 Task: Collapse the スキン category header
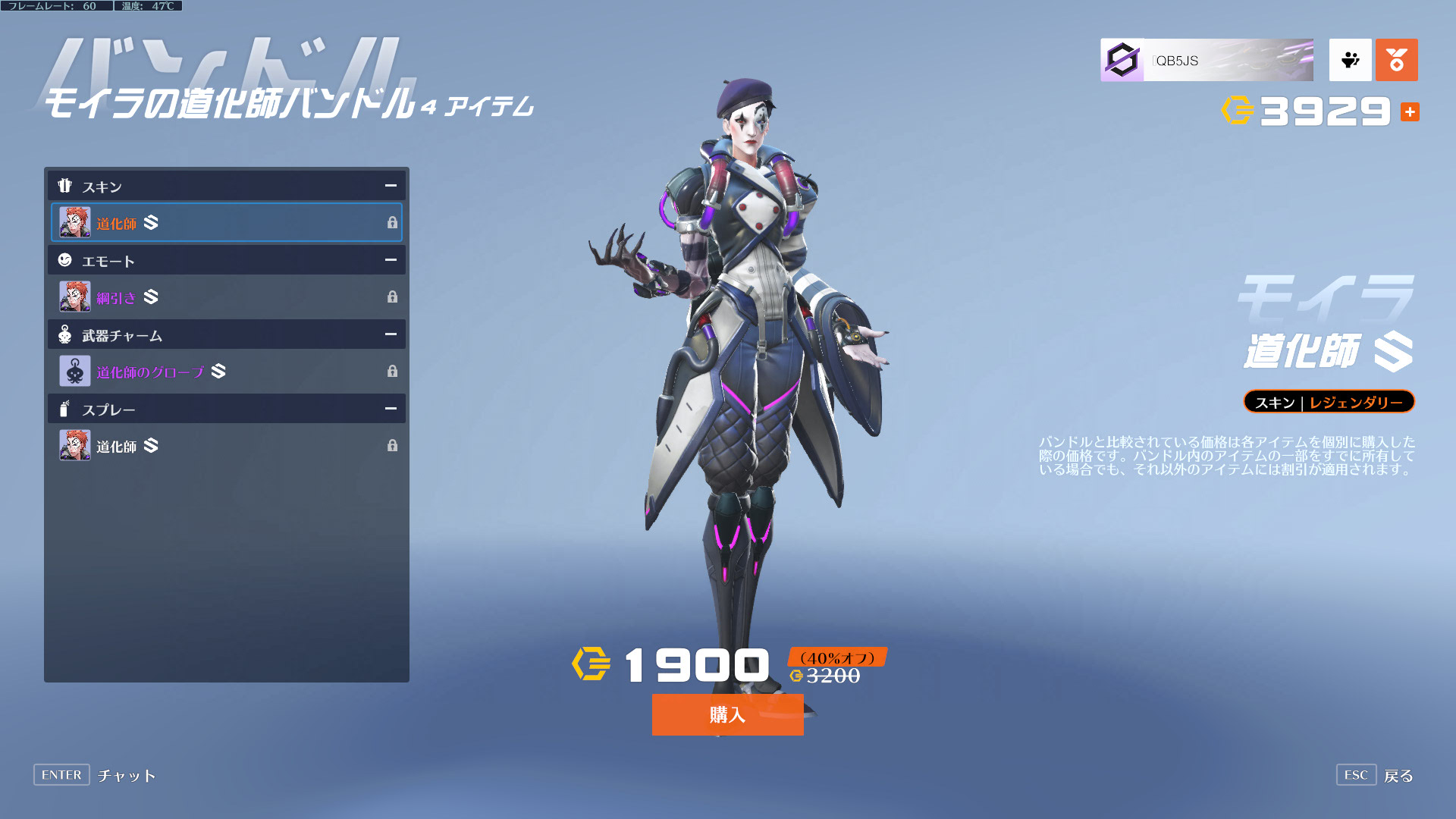click(x=391, y=186)
